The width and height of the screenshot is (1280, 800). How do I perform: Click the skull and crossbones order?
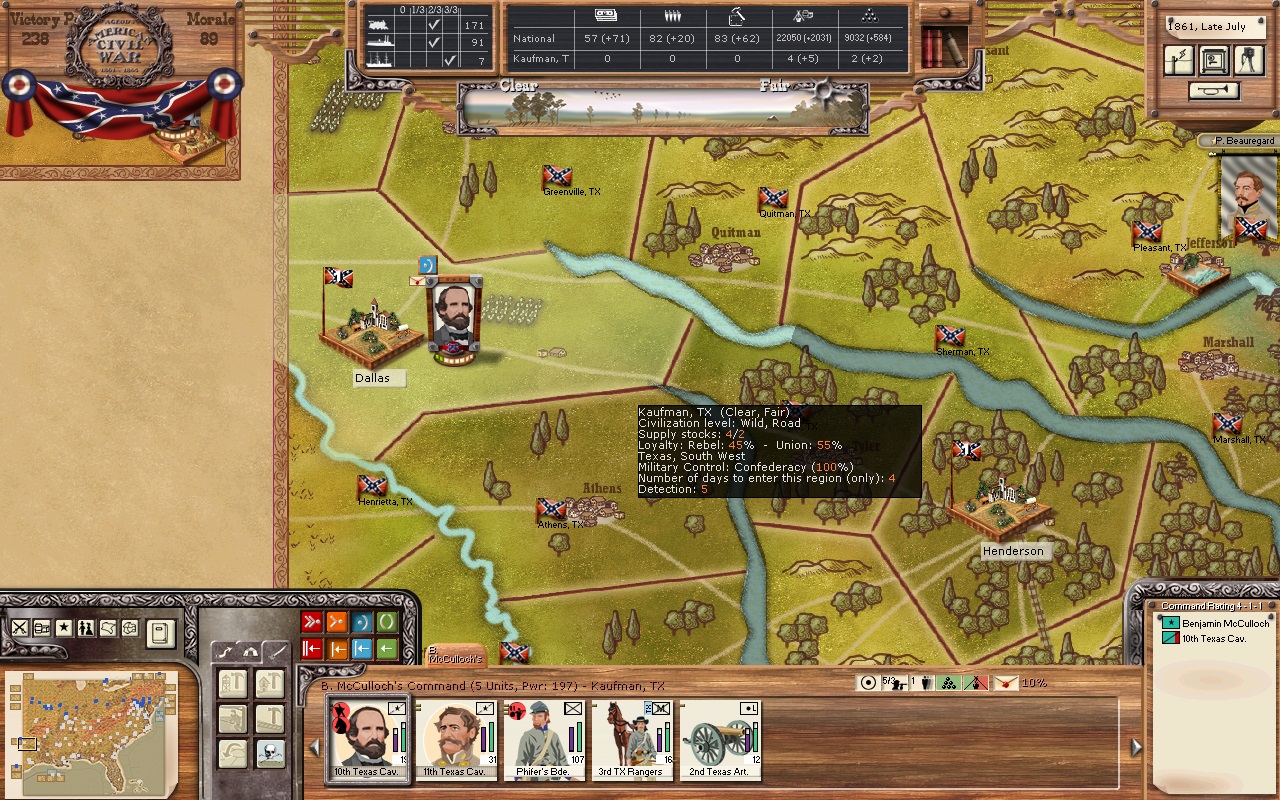[270, 754]
